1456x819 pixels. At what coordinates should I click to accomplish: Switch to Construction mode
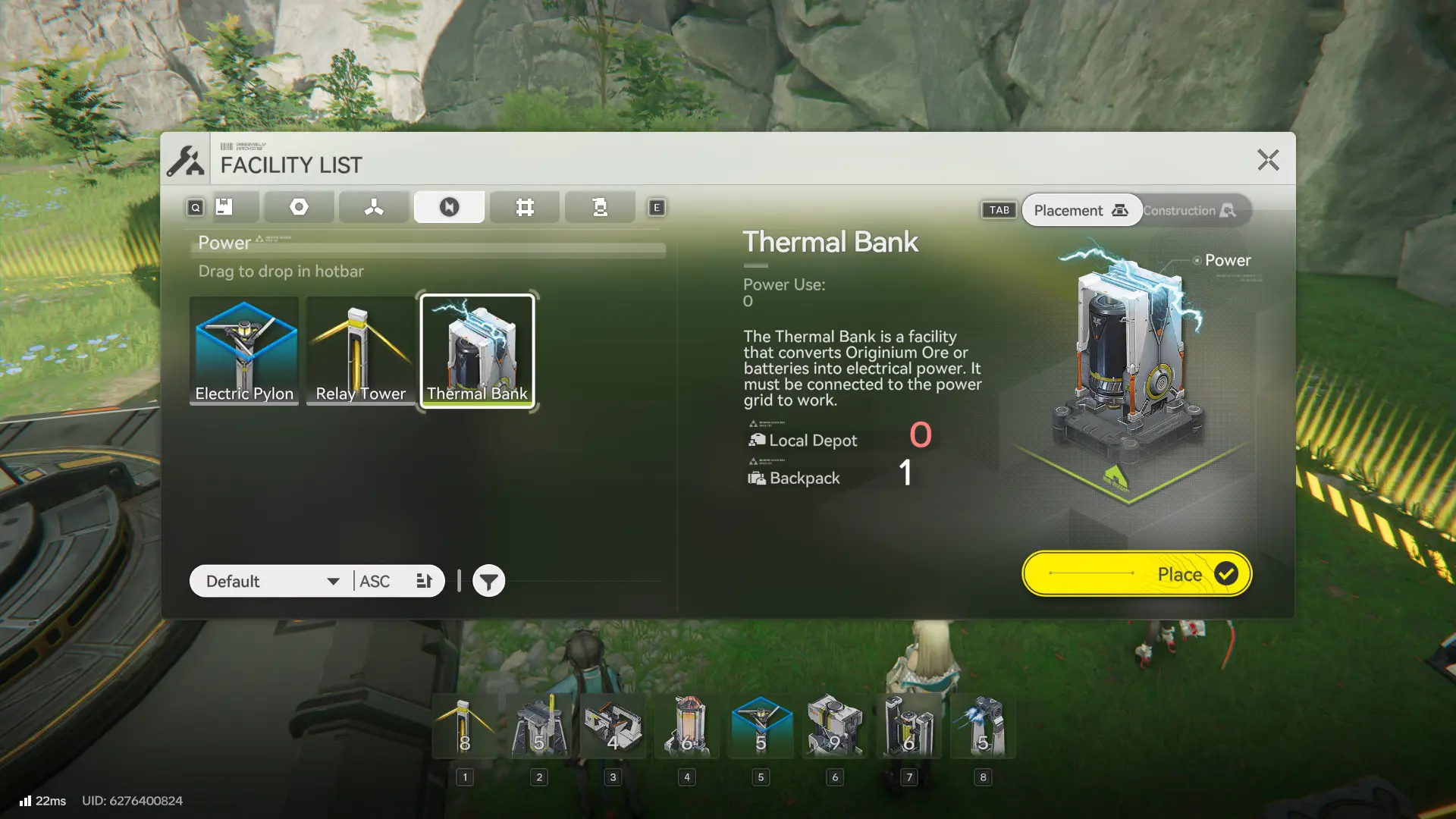coord(1189,211)
